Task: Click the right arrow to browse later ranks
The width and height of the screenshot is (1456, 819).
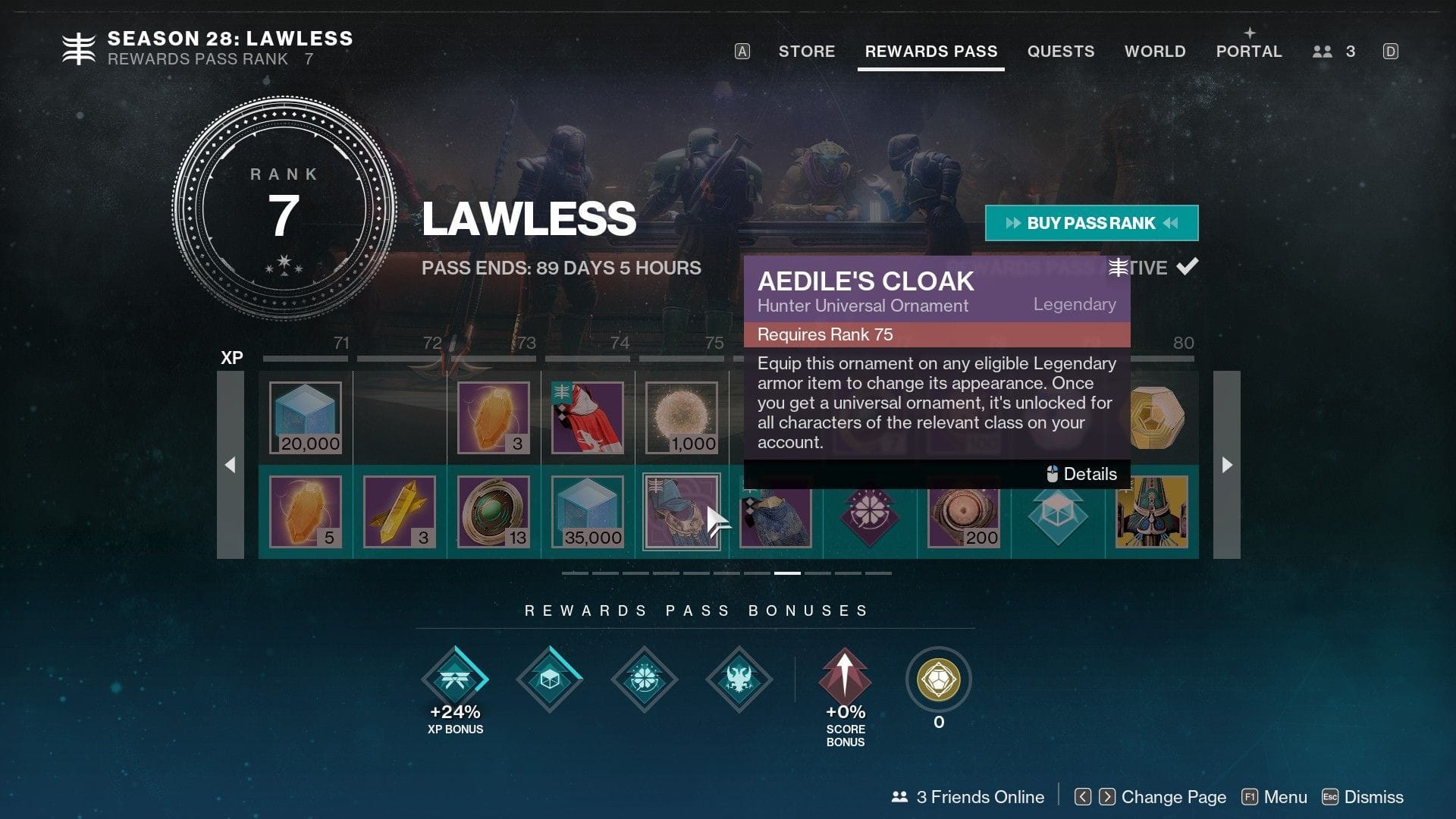Action: tap(1227, 465)
